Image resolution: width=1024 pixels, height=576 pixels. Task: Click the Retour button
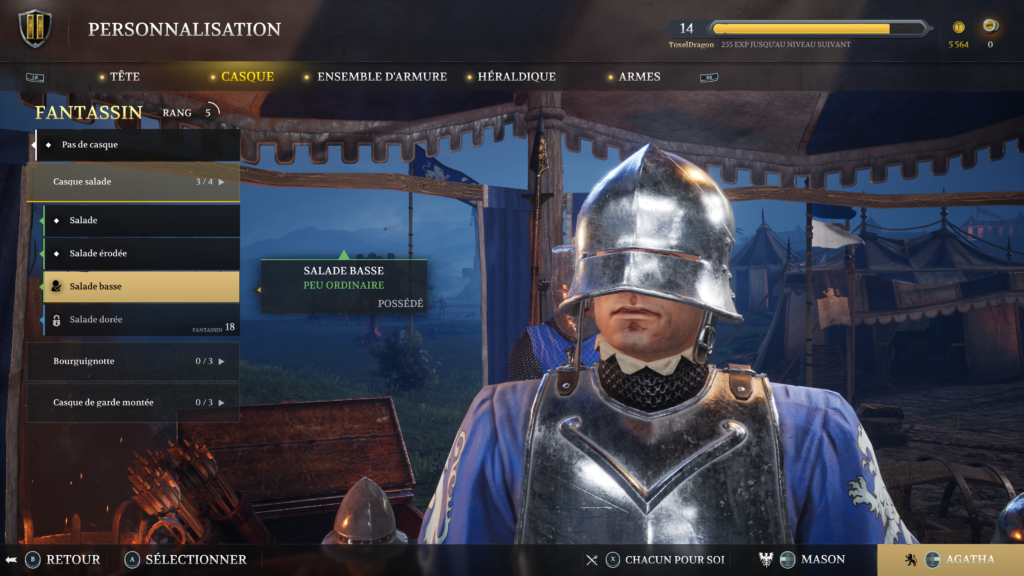[x=63, y=559]
